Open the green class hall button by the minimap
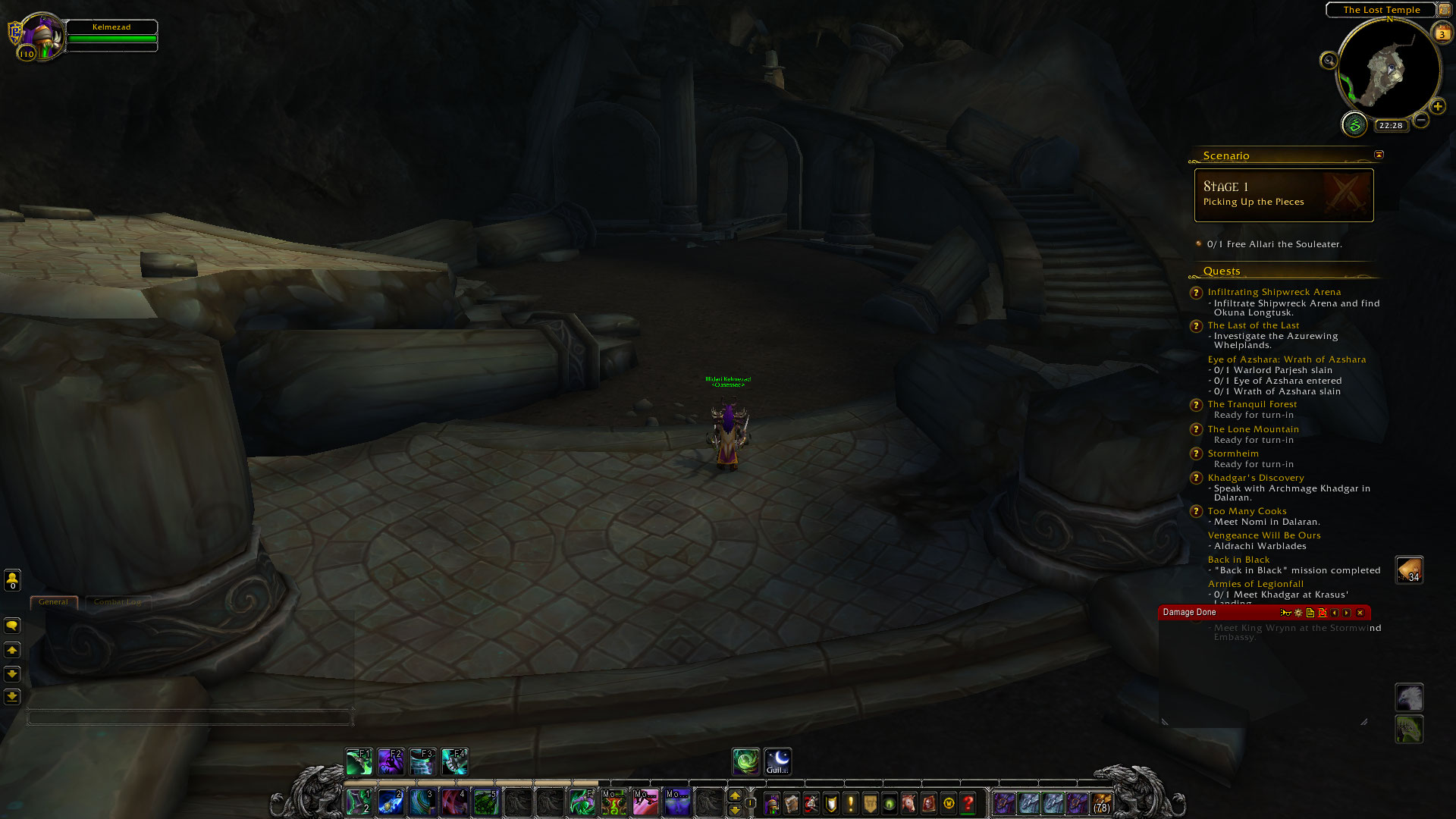Screen dimensions: 1456x819 coord(1354,124)
